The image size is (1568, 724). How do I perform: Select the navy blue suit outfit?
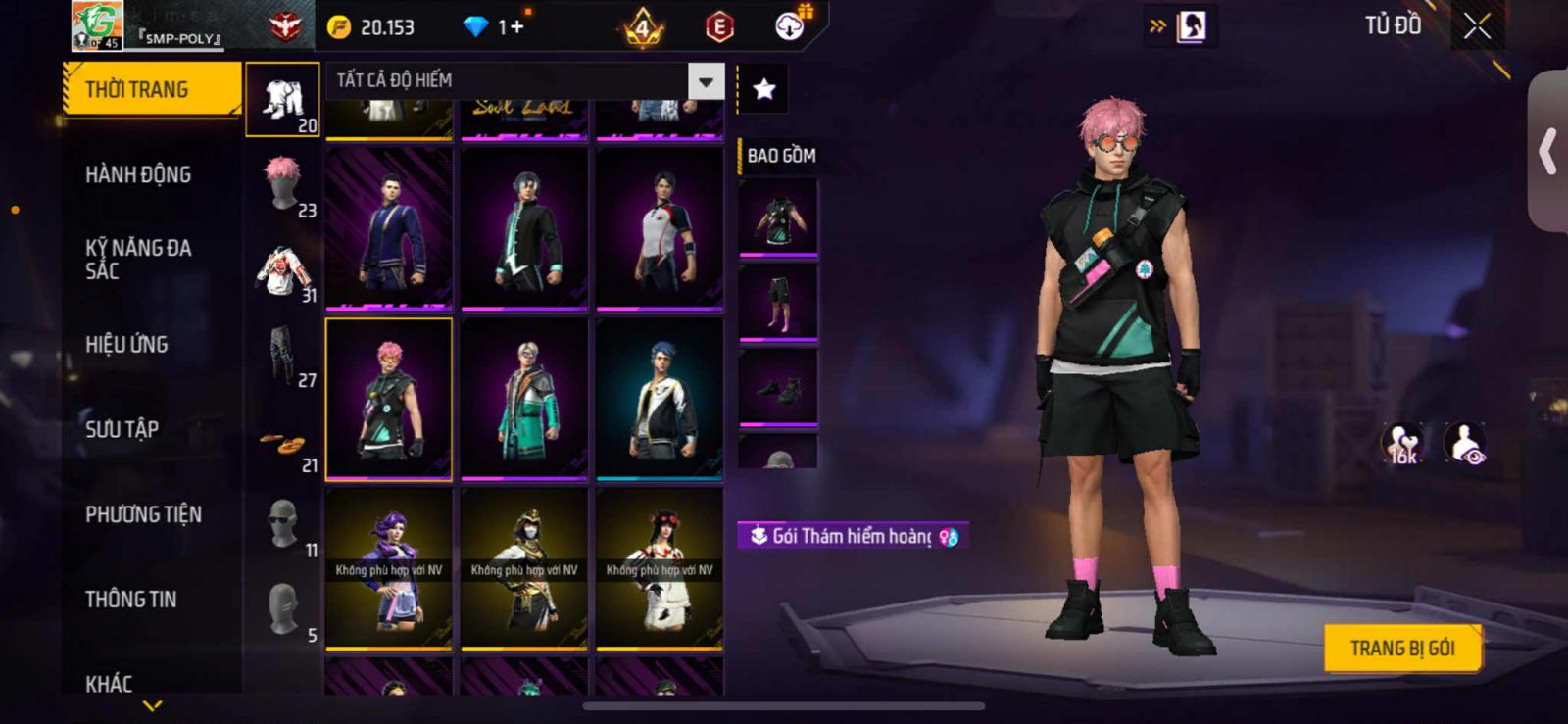coord(389,228)
